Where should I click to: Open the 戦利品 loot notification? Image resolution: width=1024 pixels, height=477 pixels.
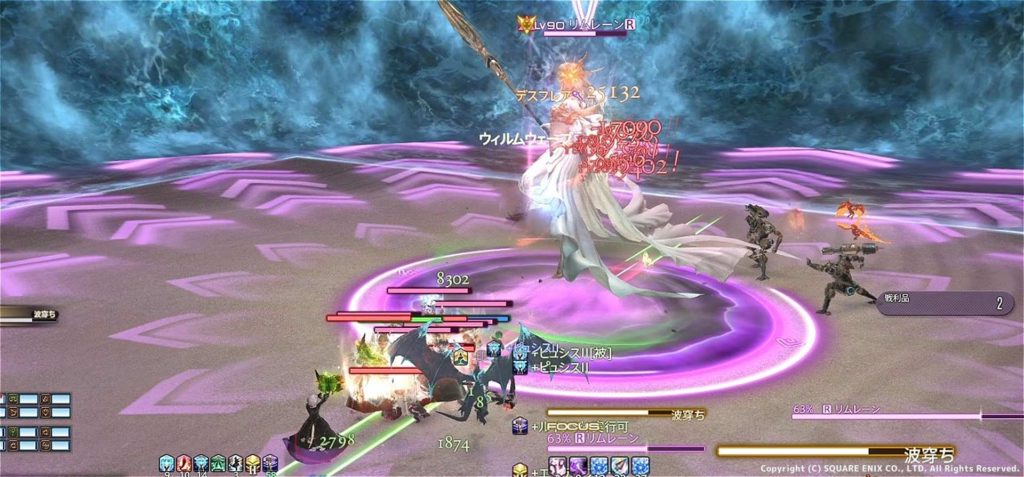[945, 304]
